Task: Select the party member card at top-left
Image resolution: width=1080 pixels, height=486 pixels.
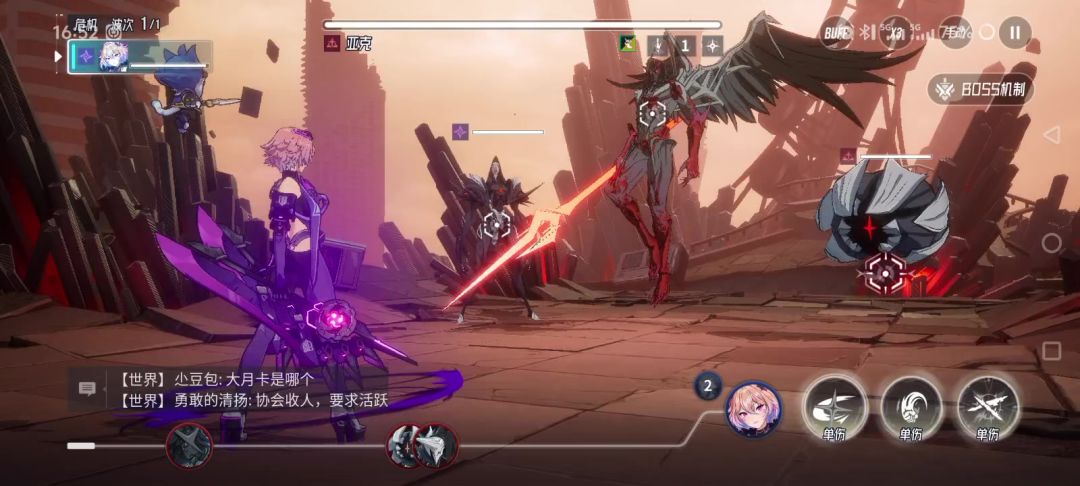Action: pos(140,57)
